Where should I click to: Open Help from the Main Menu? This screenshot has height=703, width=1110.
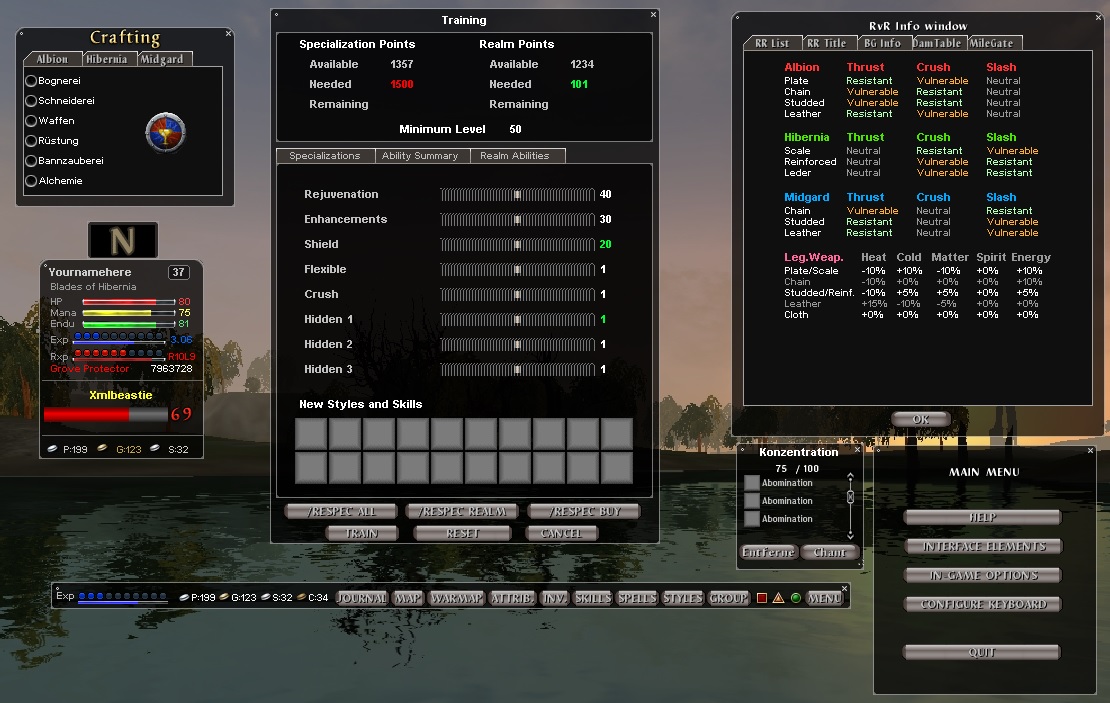click(x=982, y=518)
